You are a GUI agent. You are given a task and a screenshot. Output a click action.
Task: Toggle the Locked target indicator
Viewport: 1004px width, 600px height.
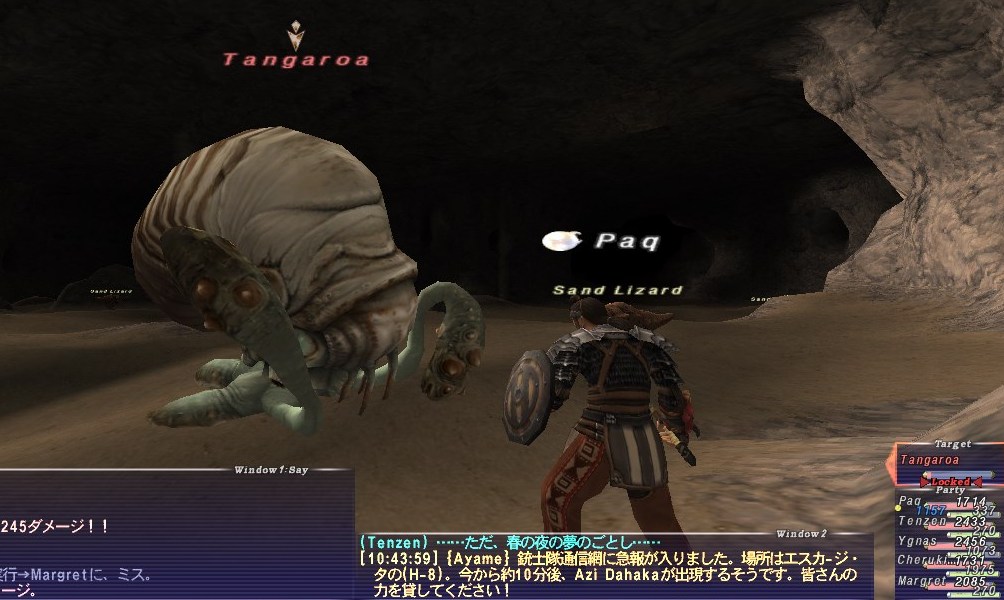(x=950, y=481)
